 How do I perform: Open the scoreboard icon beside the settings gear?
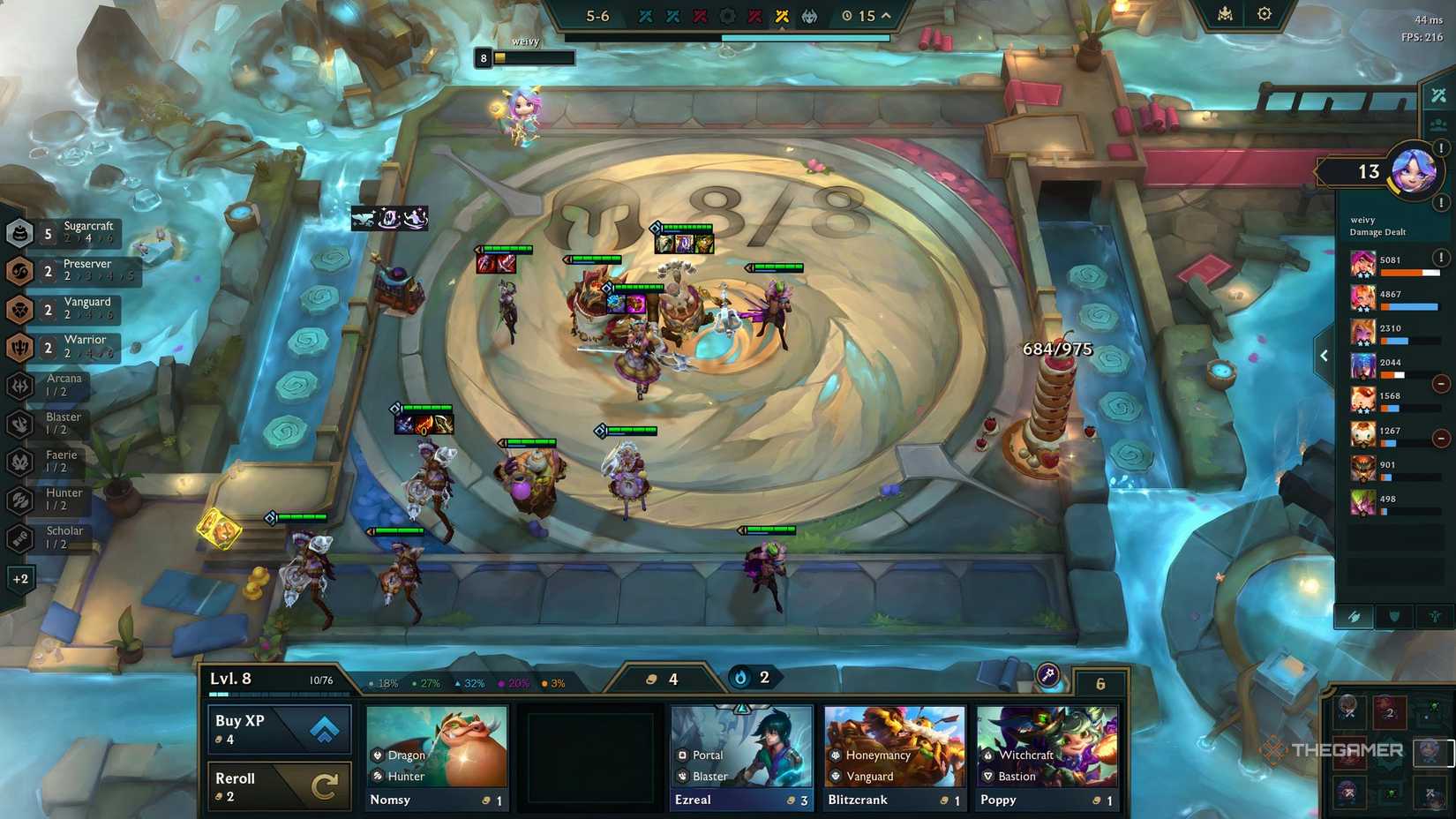[1226, 14]
